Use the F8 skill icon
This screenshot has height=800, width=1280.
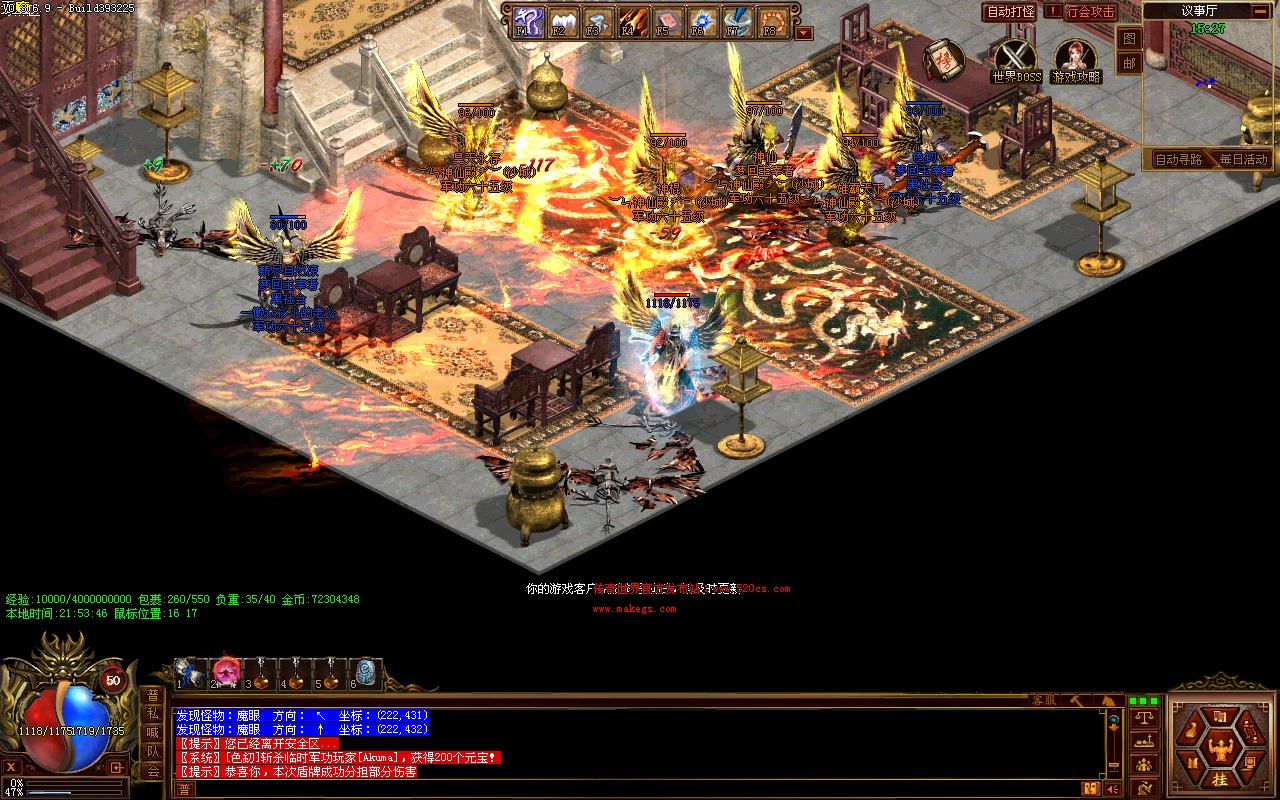click(771, 21)
